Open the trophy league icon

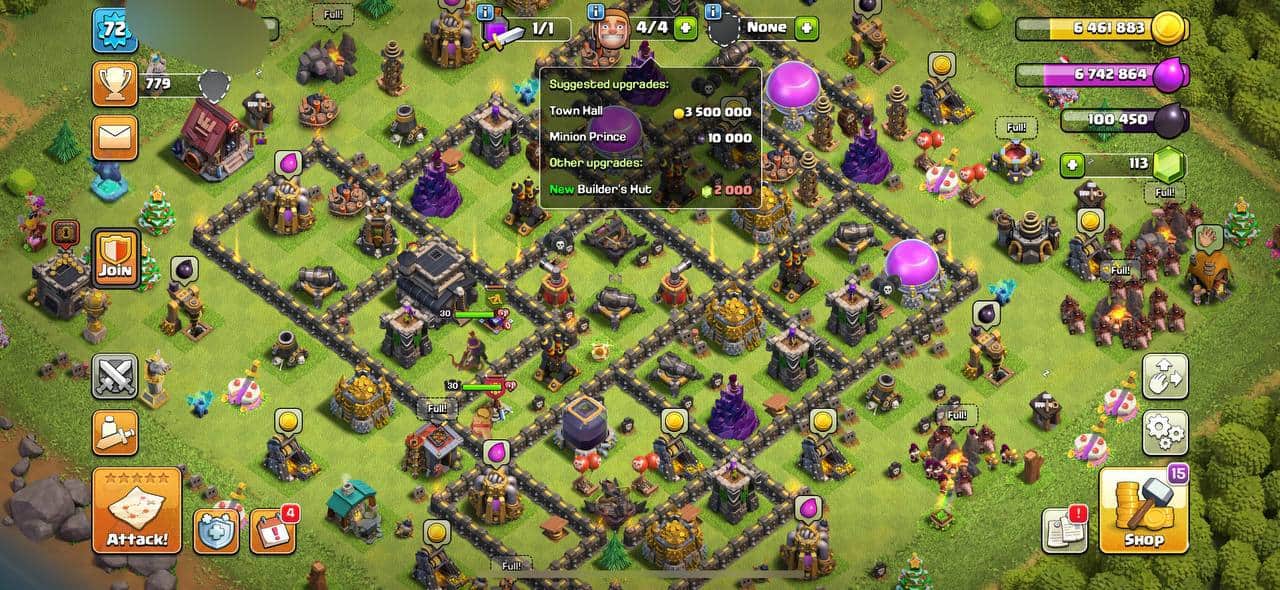[115, 84]
